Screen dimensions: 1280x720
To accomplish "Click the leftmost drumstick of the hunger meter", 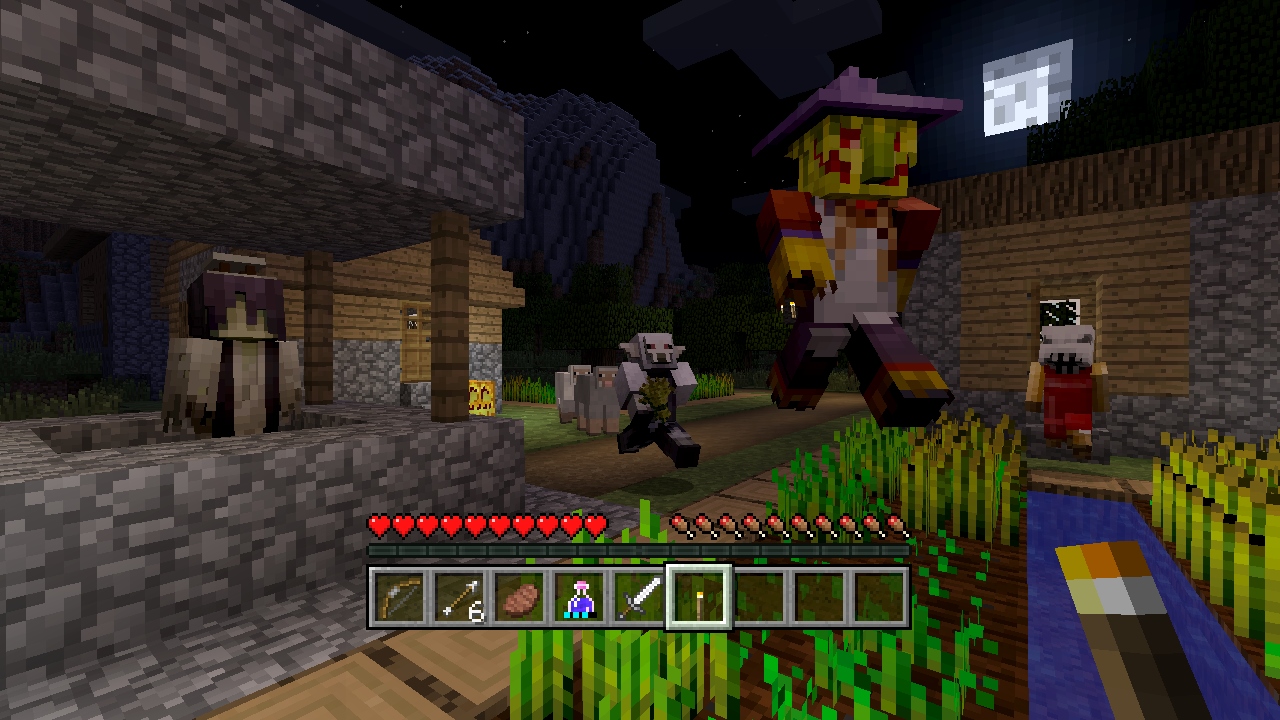I will click(681, 524).
